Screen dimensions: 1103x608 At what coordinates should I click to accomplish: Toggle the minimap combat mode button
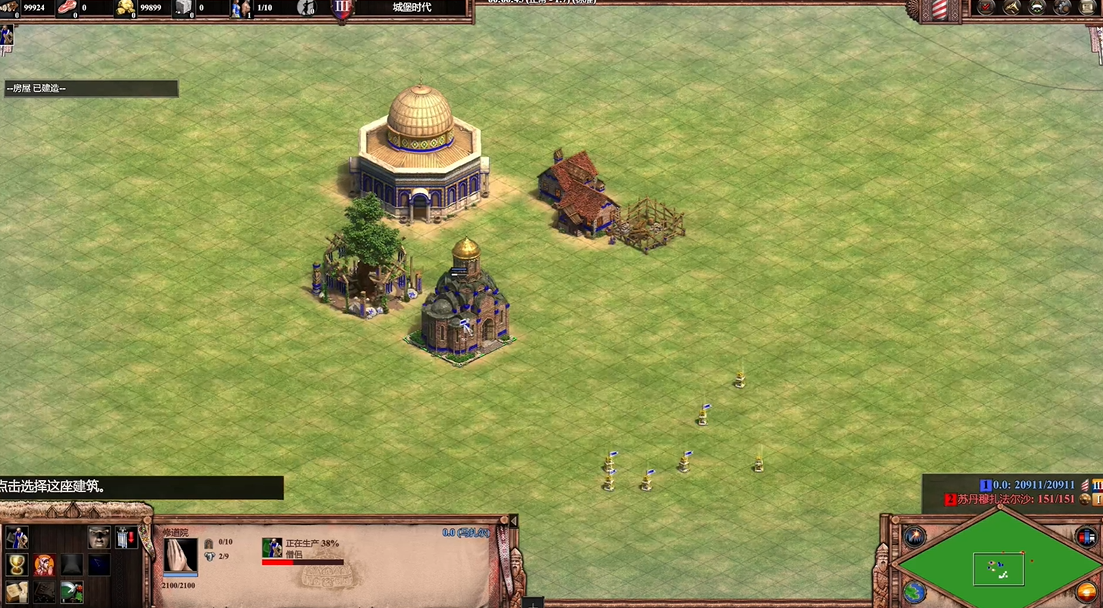tap(1085, 537)
